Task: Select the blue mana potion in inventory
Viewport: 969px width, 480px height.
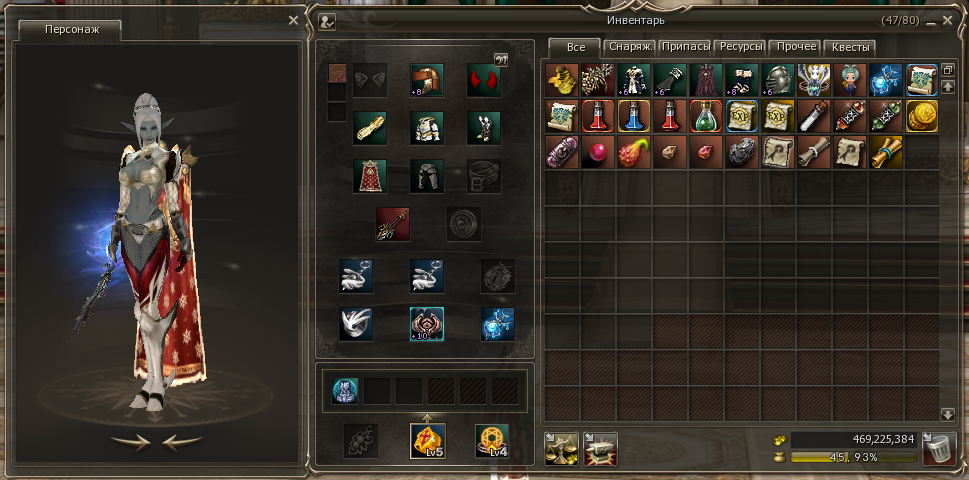Action: [635, 116]
